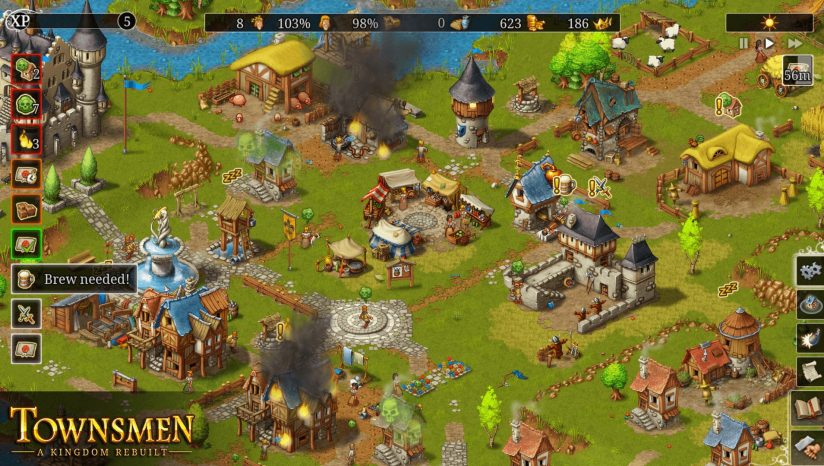Click the XP level bar
Screen dimensions: 824x466
pos(70,21)
